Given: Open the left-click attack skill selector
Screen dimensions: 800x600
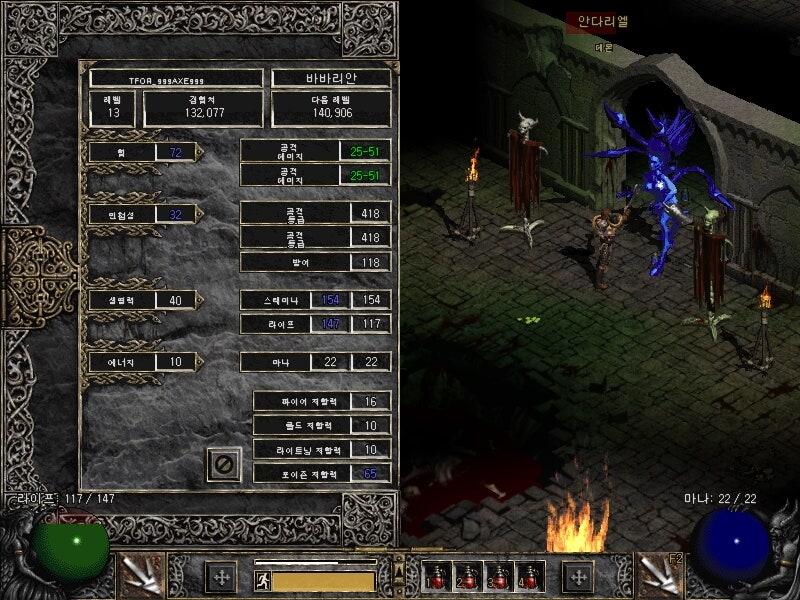Looking at the screenshot, I should 141,575.
